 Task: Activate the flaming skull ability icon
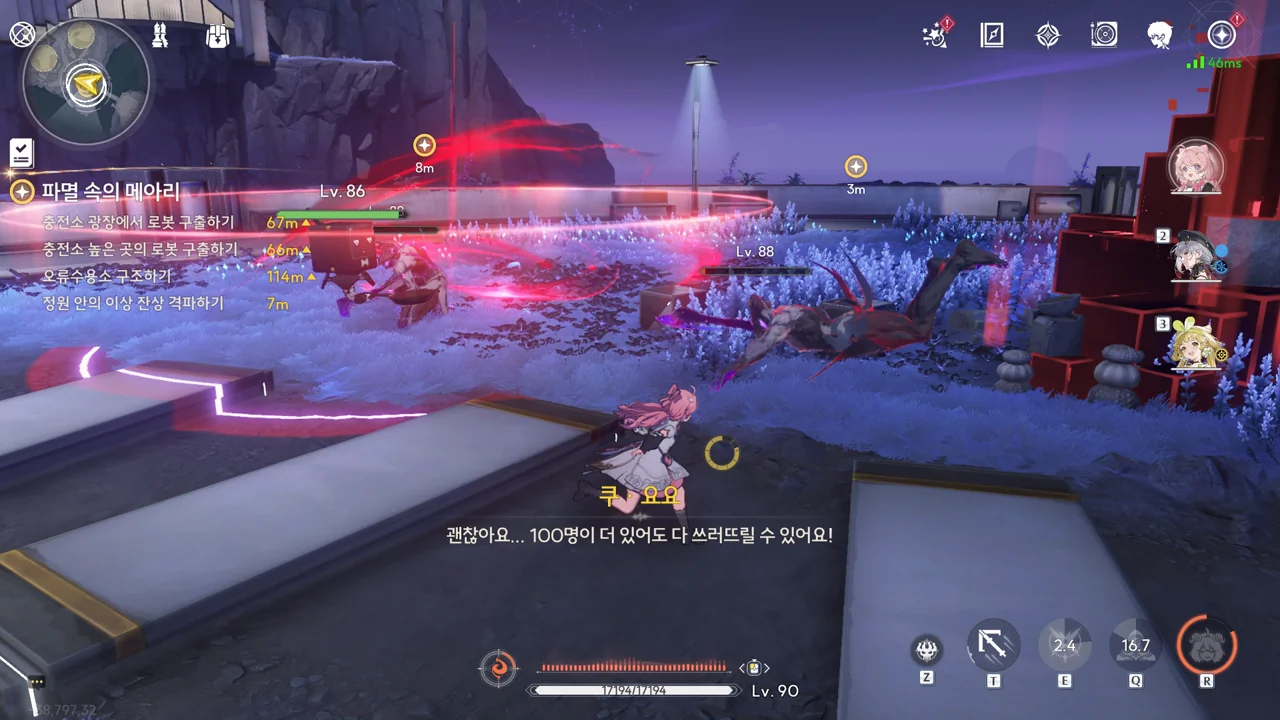click(927, 649)
